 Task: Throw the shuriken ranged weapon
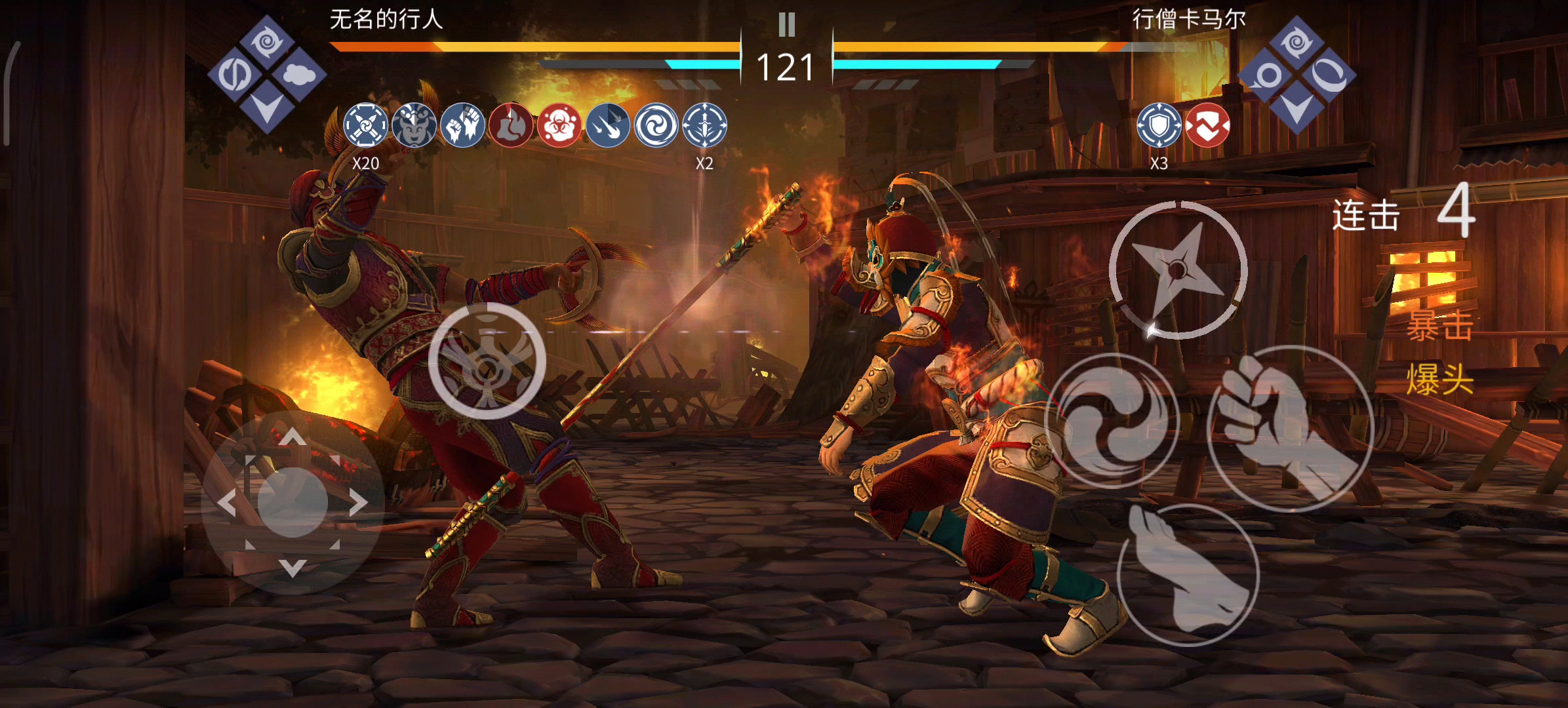pyautogui.click(x=1178, y=269)
